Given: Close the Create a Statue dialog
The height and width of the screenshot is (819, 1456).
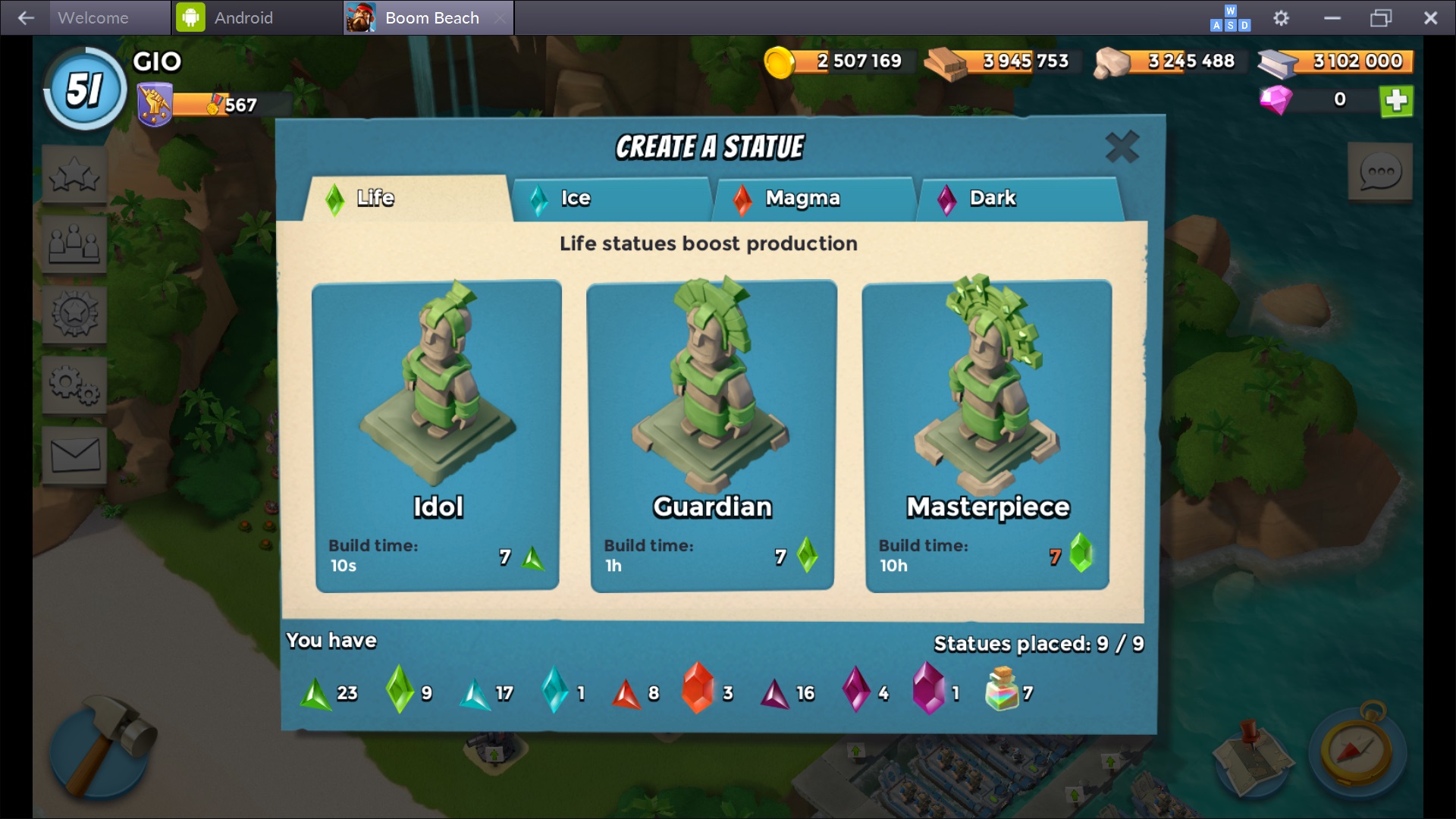Looking at the screenshot, I should click(x=1122, y=147).
